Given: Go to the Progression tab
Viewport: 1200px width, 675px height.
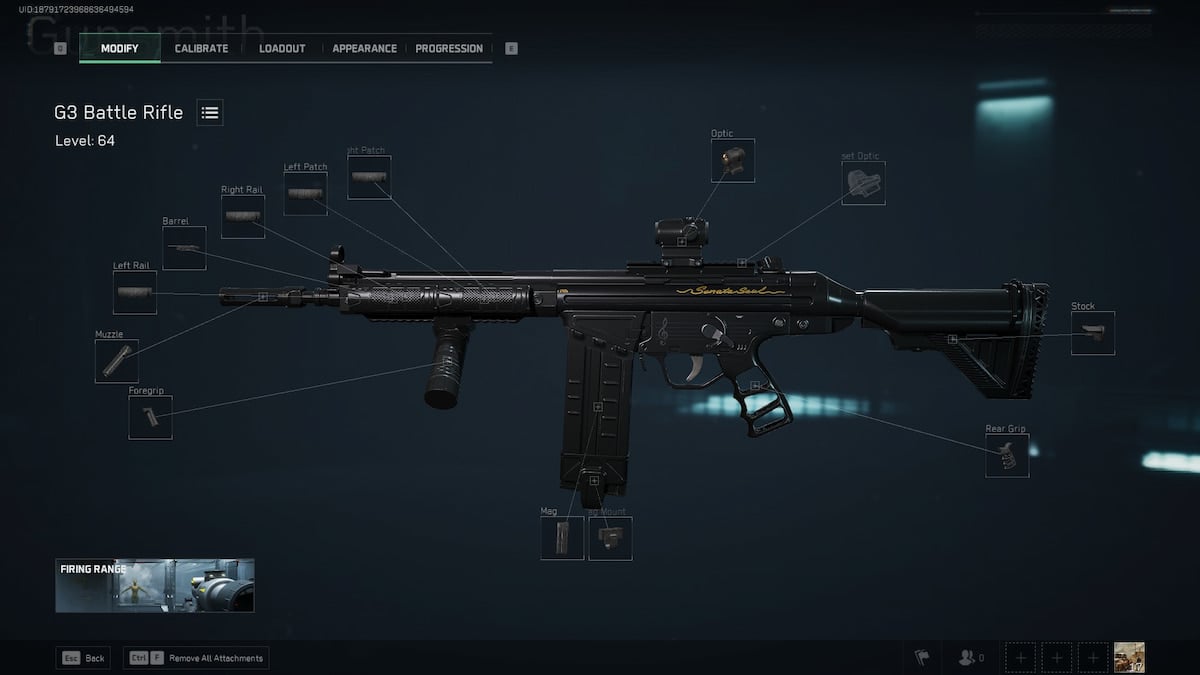Looking at the screenshot, I should point(449,48).
